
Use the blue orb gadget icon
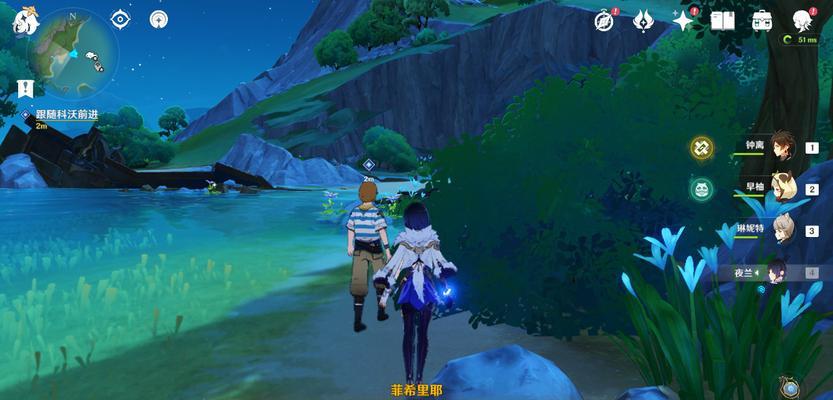coord(790,387)
